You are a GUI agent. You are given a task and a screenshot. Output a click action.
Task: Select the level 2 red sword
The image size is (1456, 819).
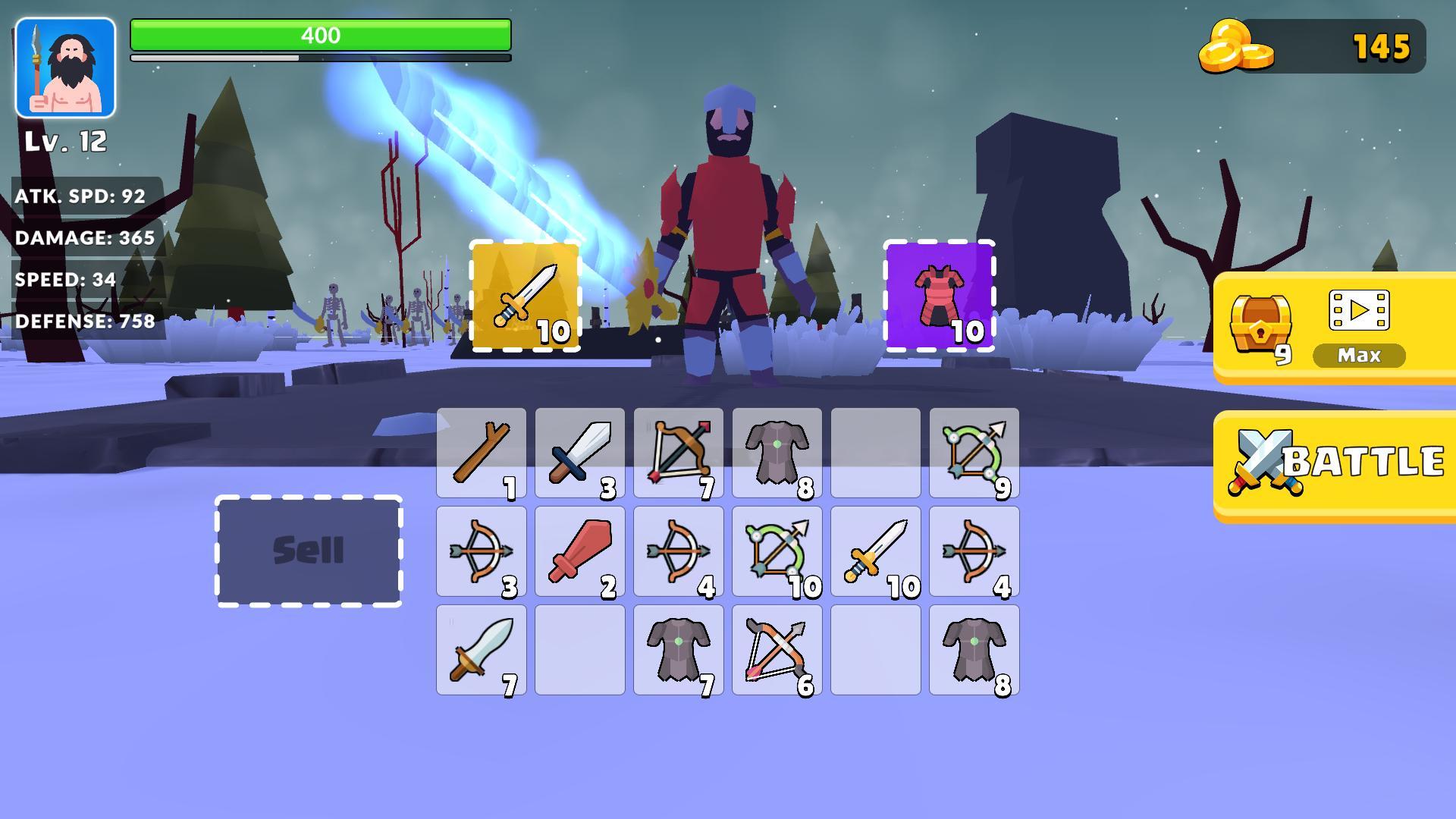(579, 551)
